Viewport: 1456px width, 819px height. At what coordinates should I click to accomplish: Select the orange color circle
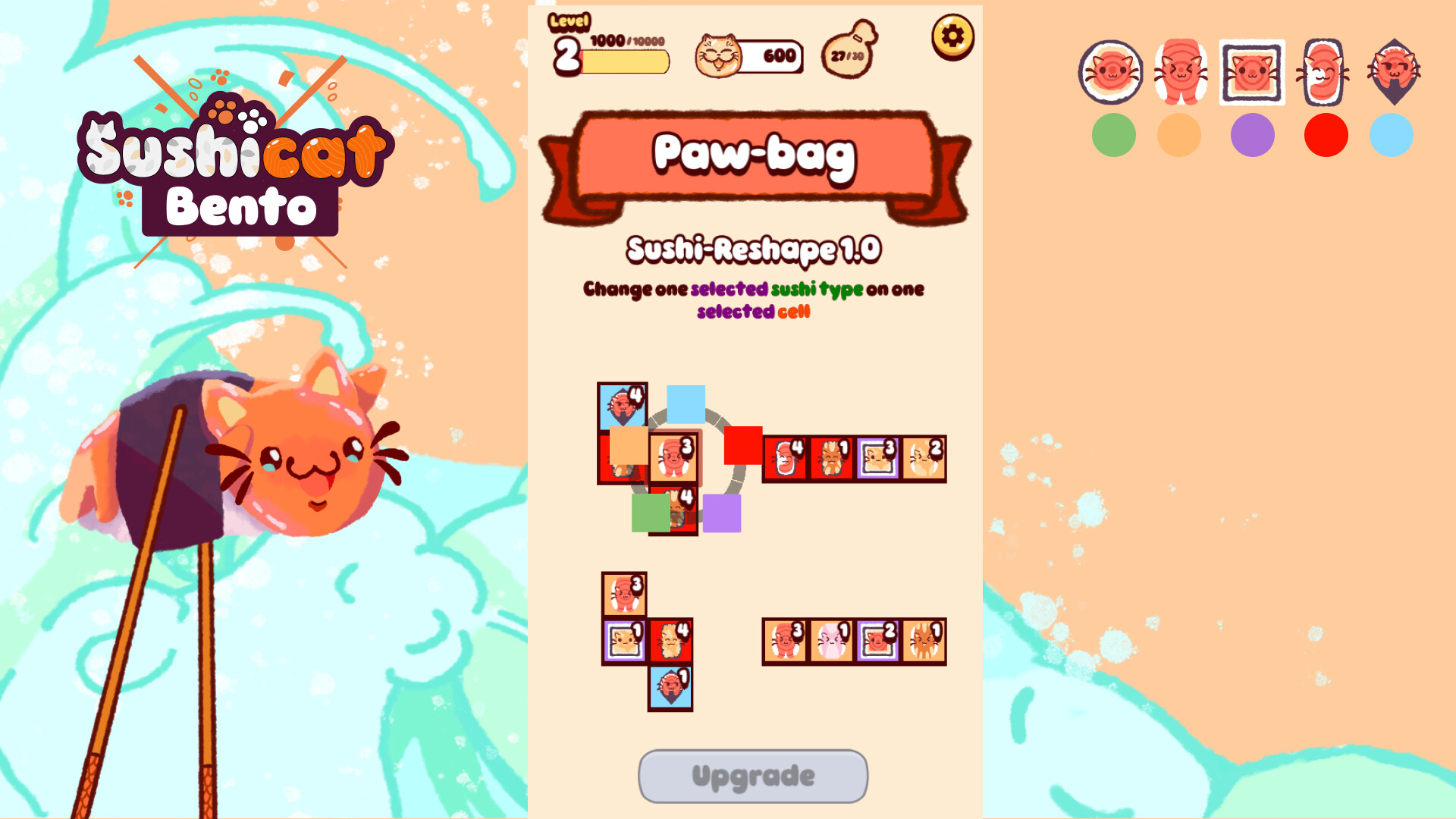(1179, 135)
